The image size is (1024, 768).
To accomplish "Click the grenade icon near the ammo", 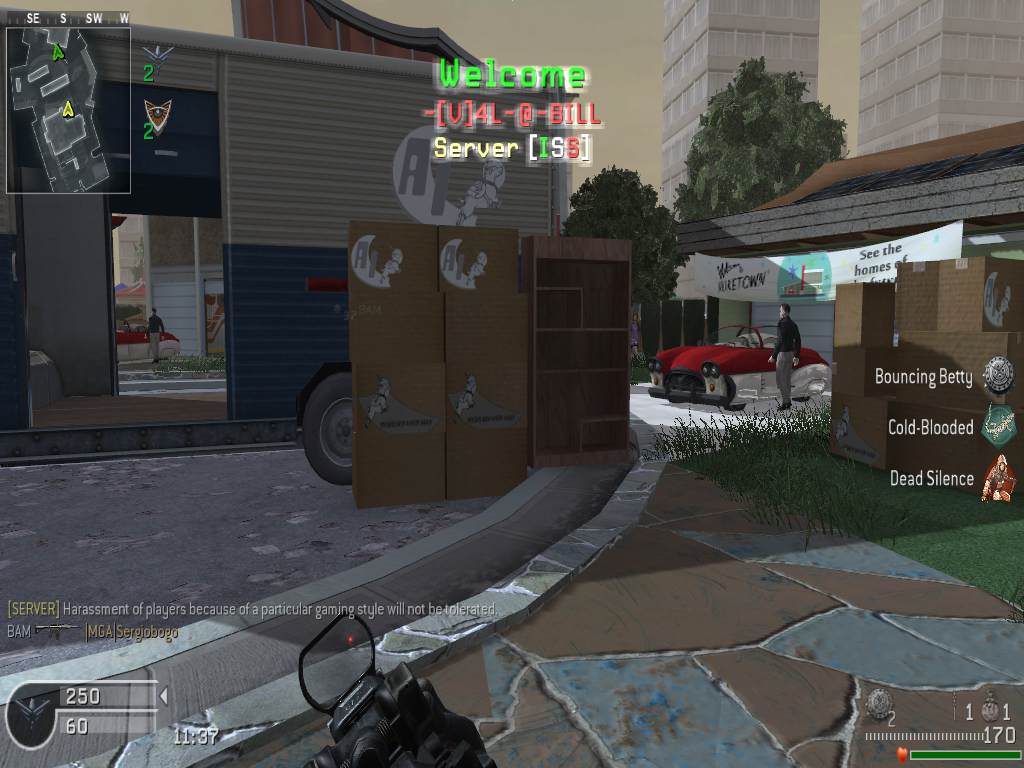I will point(879,701).
